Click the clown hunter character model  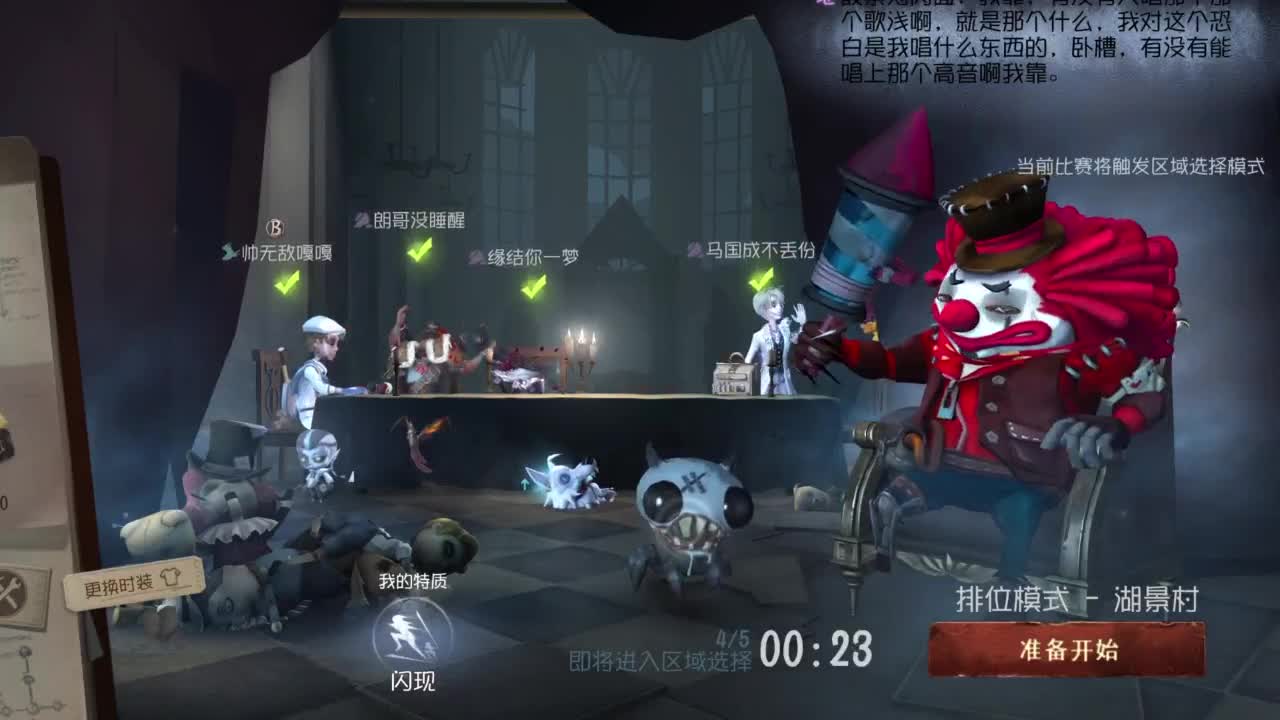(x=1000, y=380)
